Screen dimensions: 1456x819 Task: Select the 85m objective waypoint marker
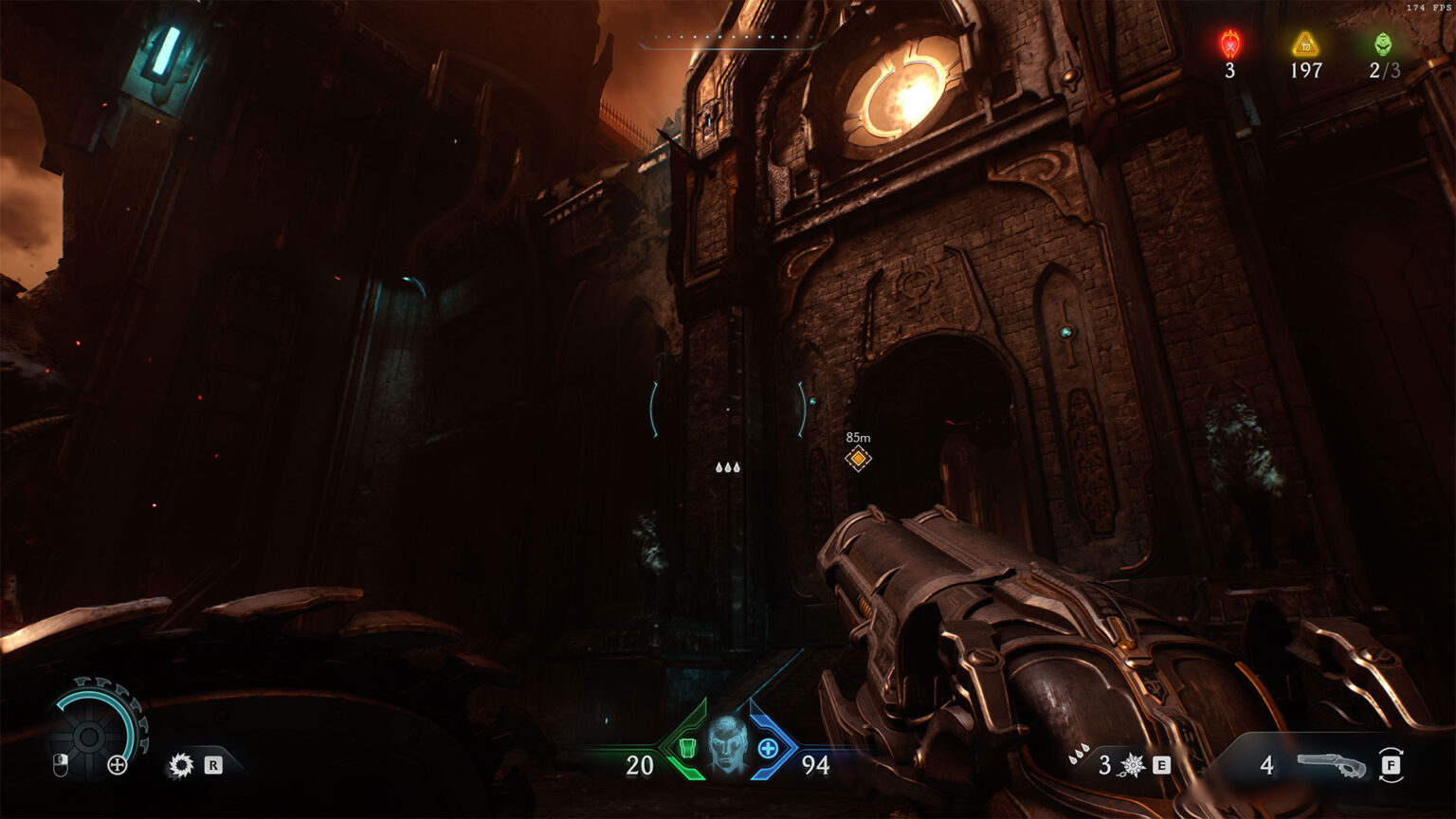(858, 457)
